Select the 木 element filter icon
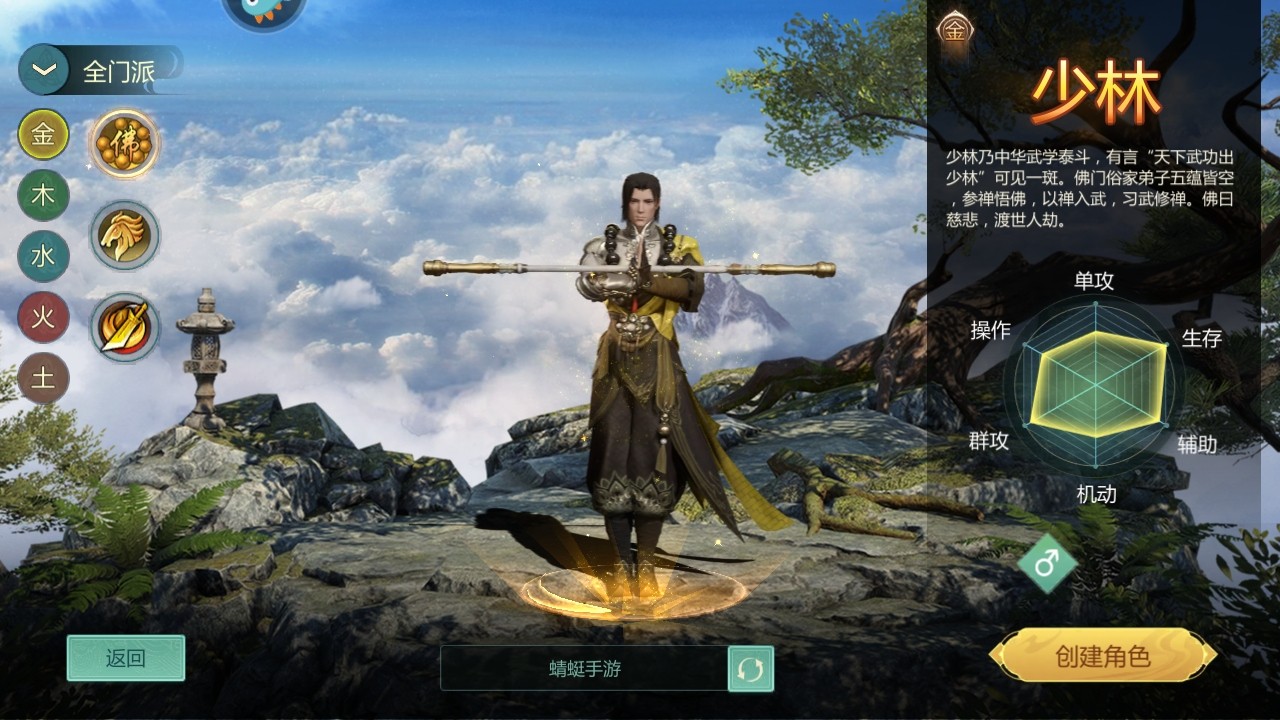The image size is (1280, 720). [x=42, y=197]
